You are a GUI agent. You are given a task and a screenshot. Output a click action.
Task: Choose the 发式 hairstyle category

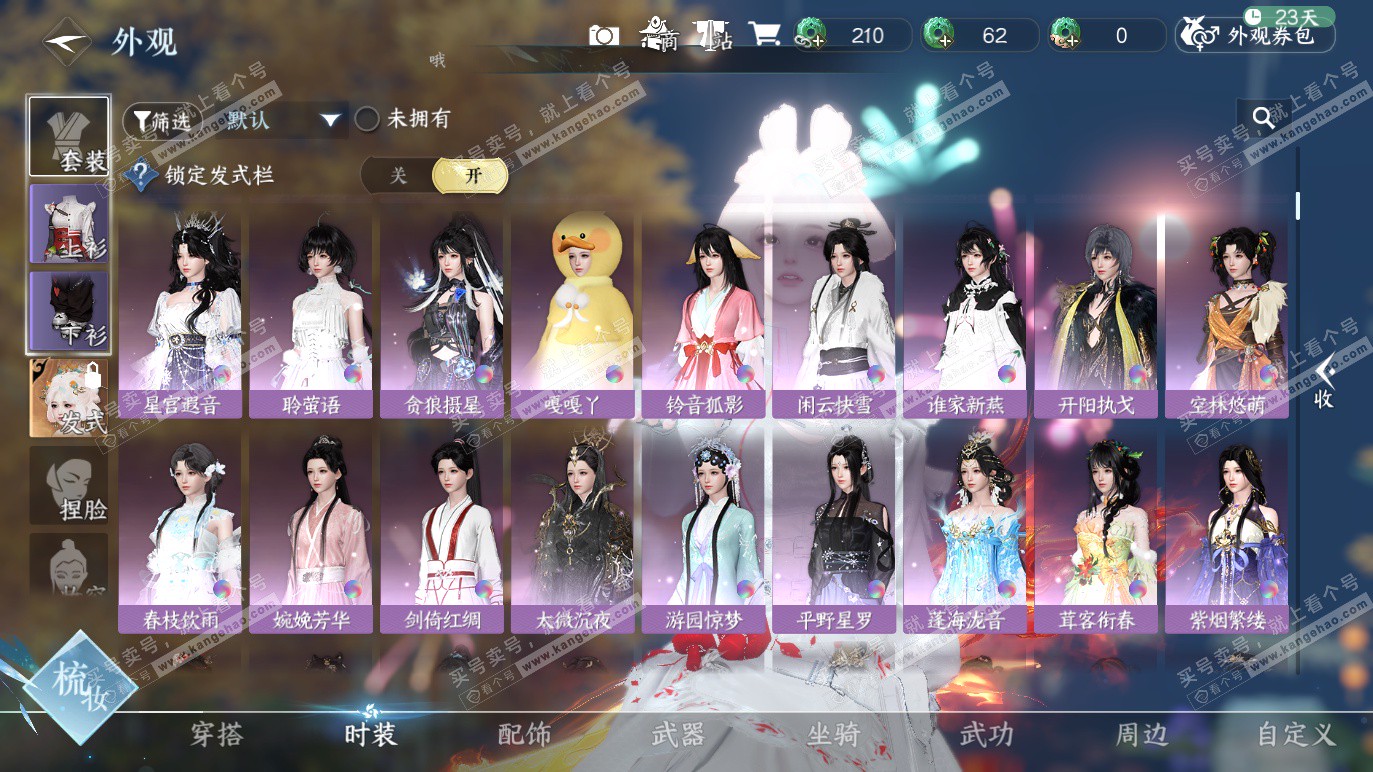point(69,398)
